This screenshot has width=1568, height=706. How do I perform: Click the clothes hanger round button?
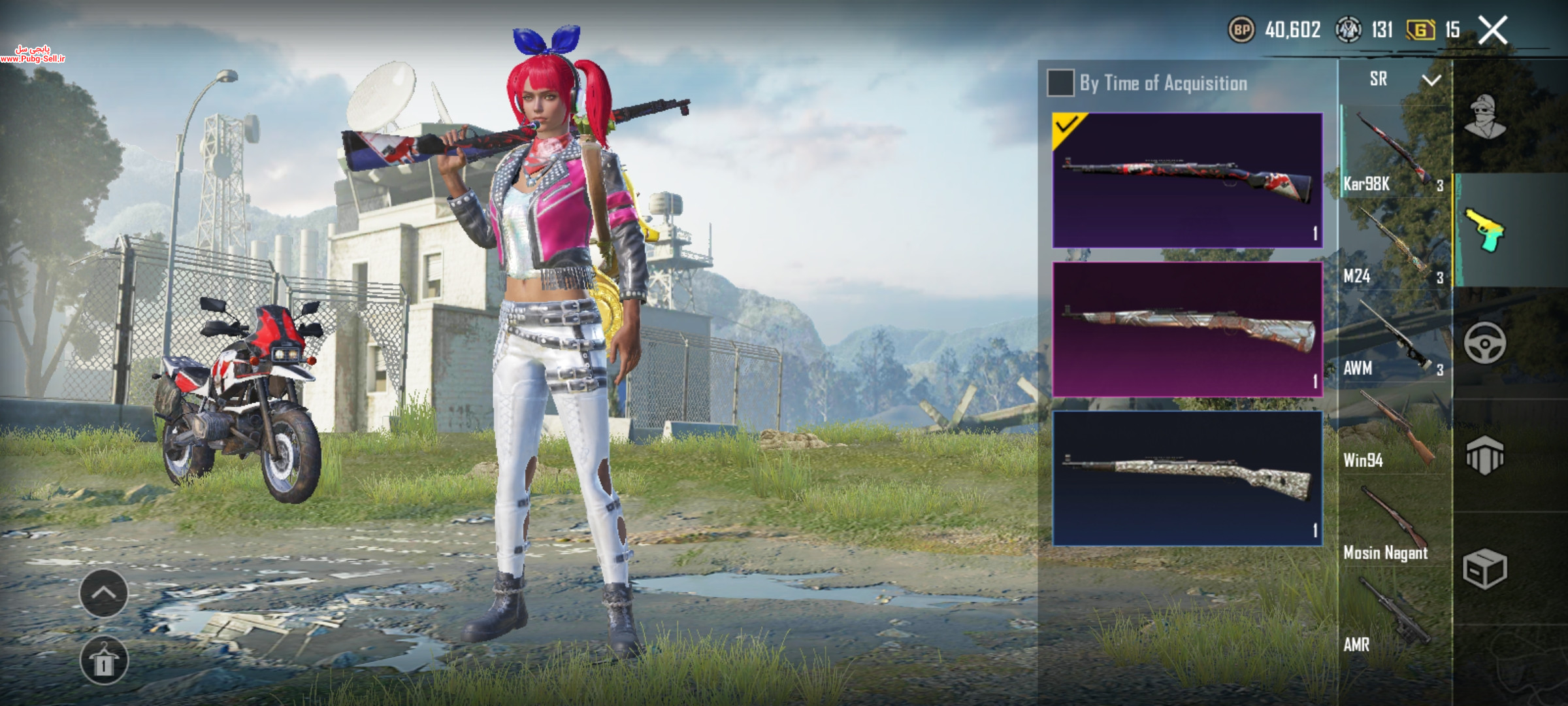104,660
